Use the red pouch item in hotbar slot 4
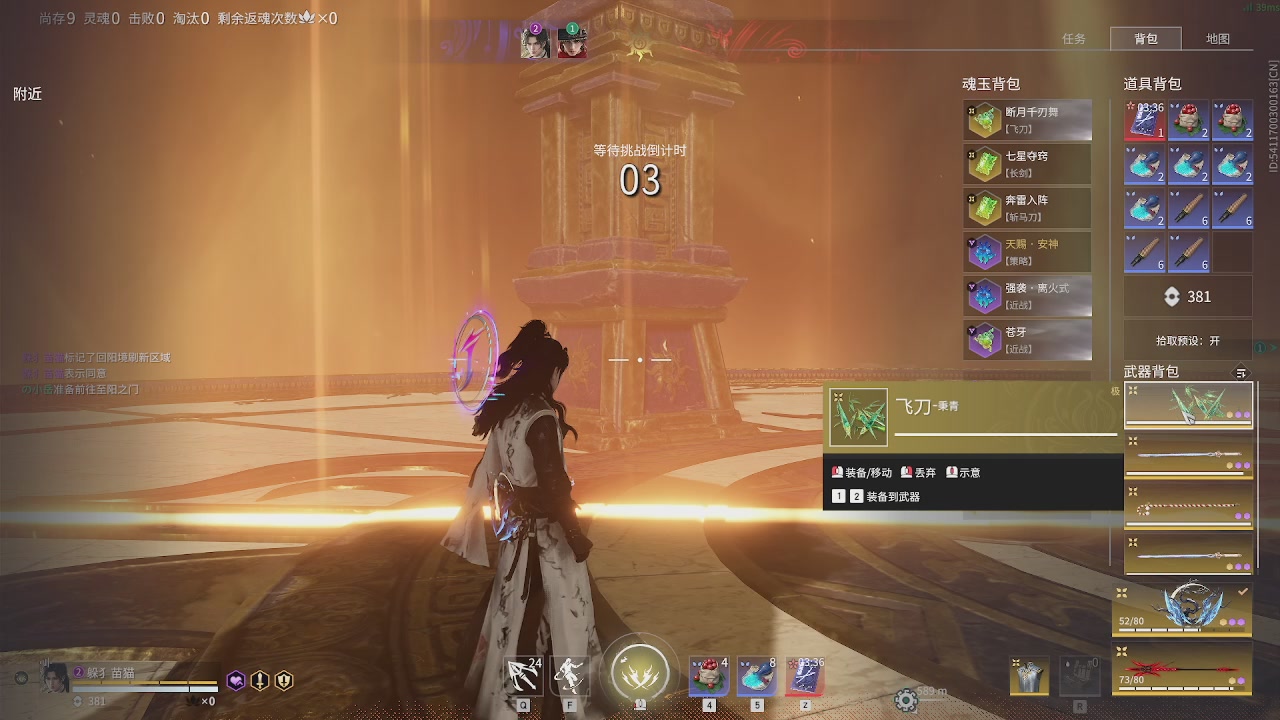1280x720 pixels. pos(708,676)
